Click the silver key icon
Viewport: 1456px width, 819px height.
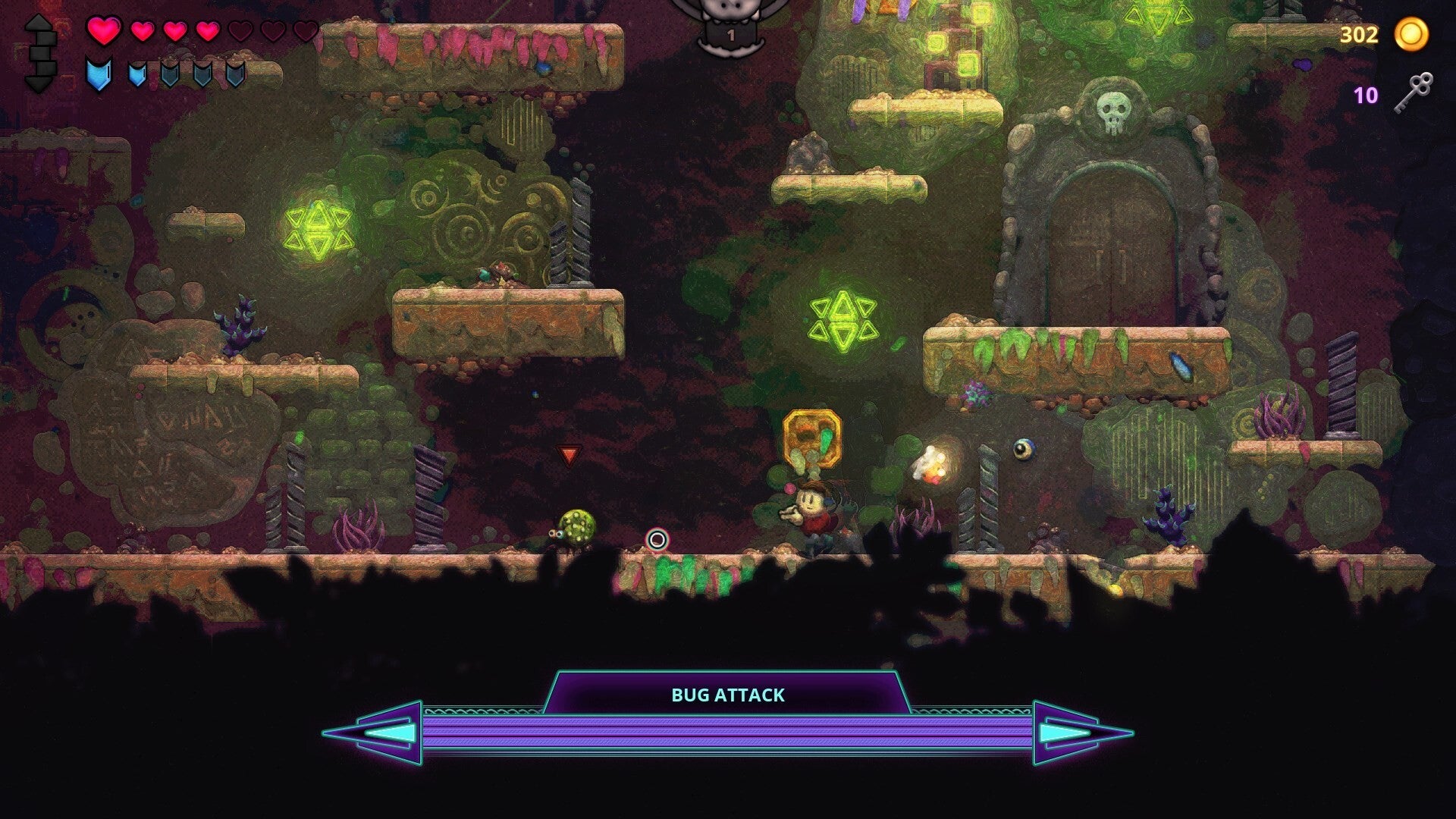pos(1413,93)
